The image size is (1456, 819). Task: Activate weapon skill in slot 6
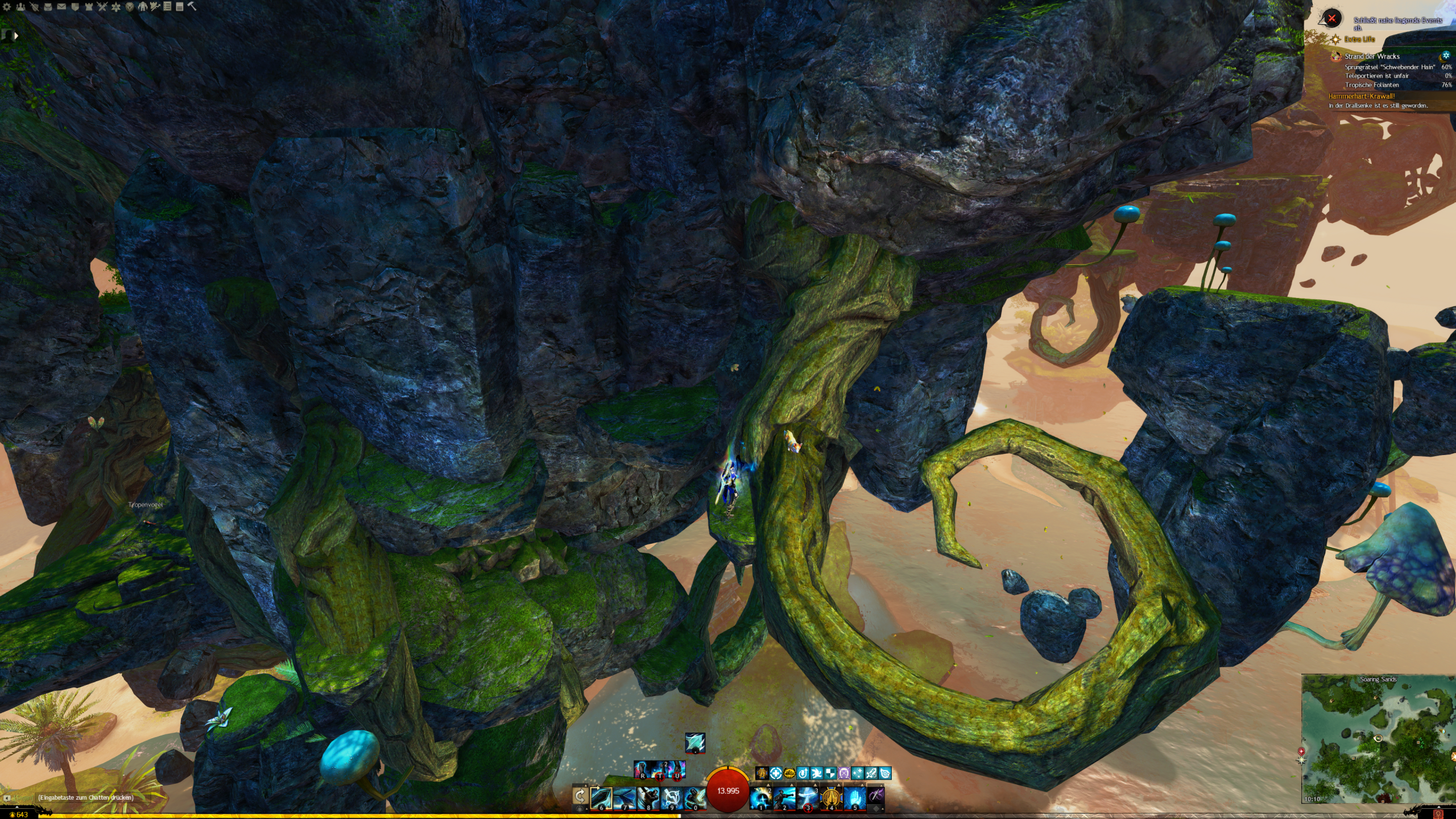(x=601, y=798)
